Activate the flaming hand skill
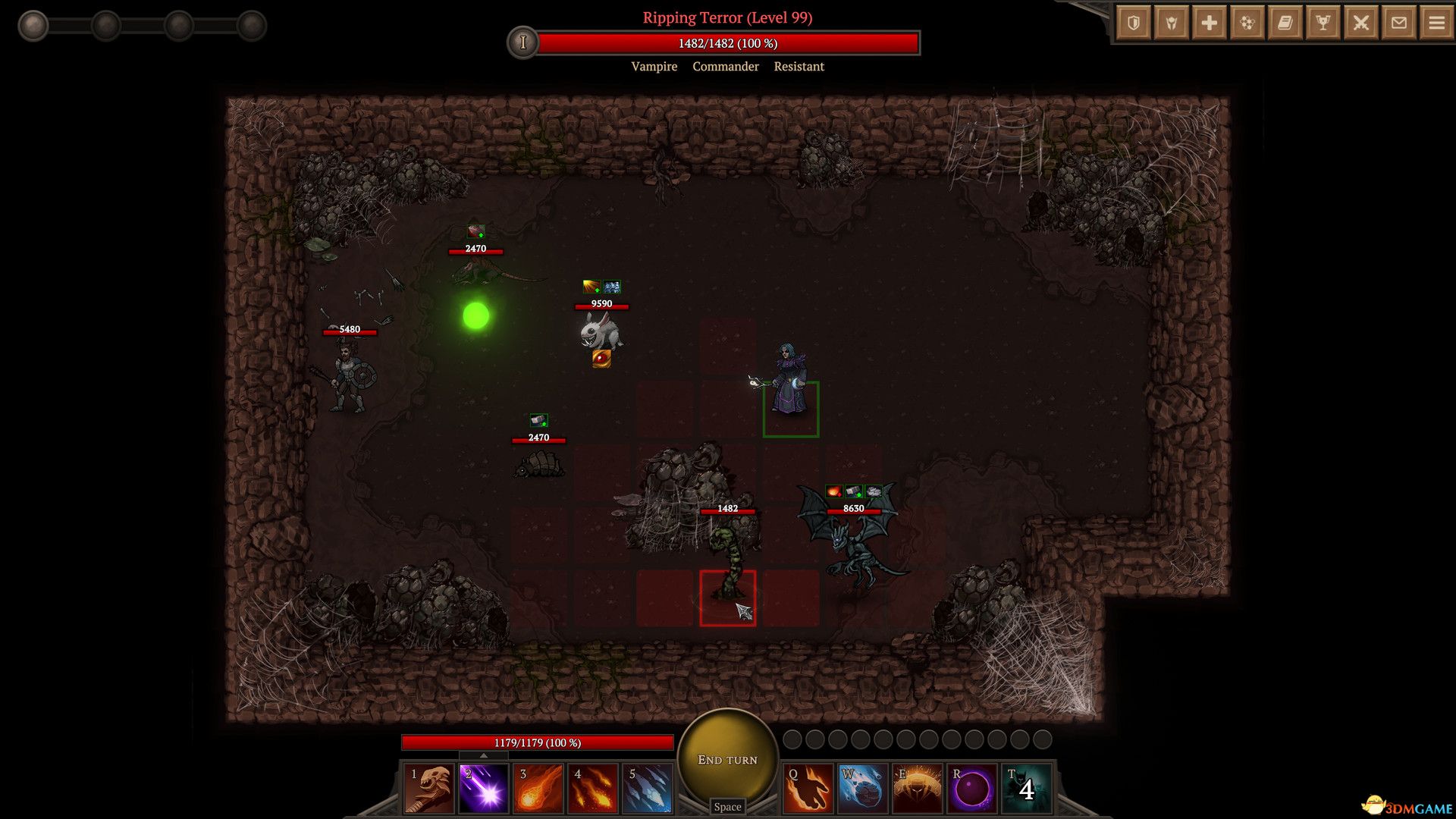Image resolution: width=1456 pixels, height=819 pixels. point(808,789)
